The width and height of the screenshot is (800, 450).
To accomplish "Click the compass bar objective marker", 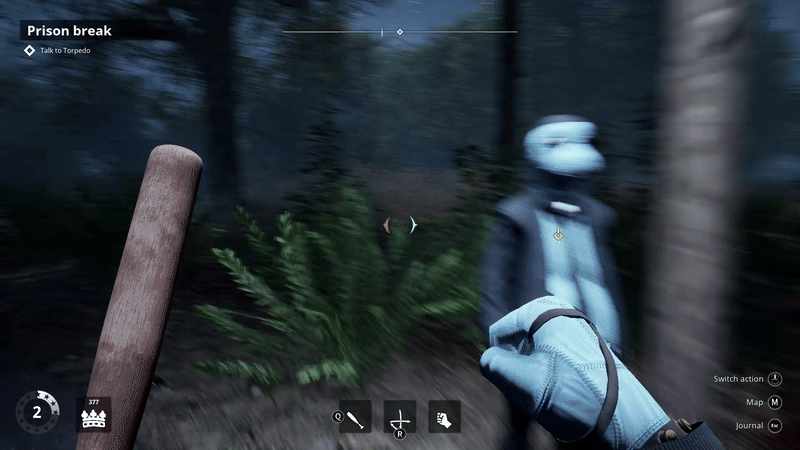I will [x=400, y=32].
